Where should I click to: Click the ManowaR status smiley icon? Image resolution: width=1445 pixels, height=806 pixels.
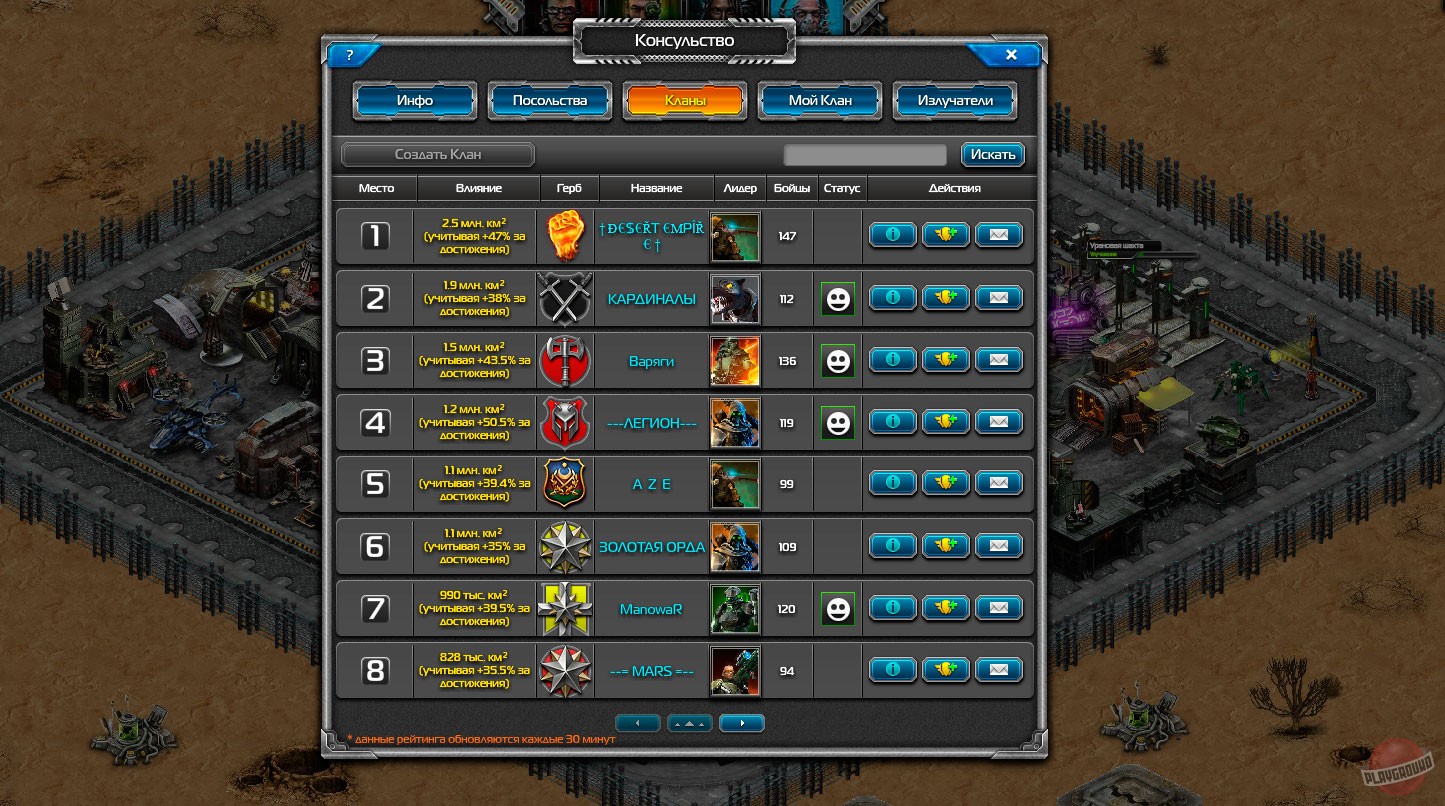837,607
